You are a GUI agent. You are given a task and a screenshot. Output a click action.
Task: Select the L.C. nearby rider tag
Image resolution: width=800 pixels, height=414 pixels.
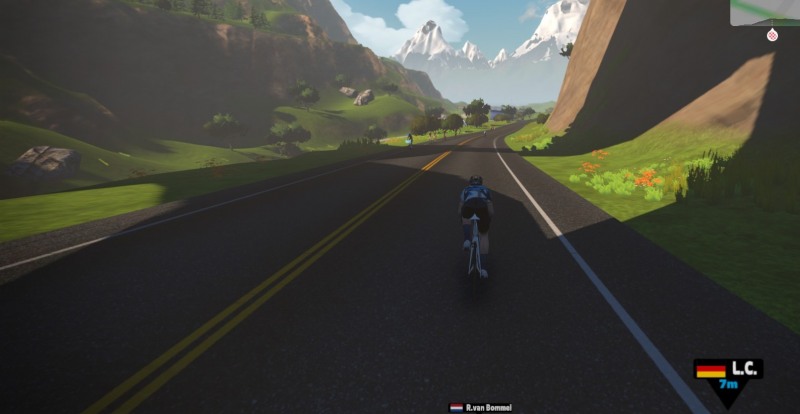click(x=728, y=375)
